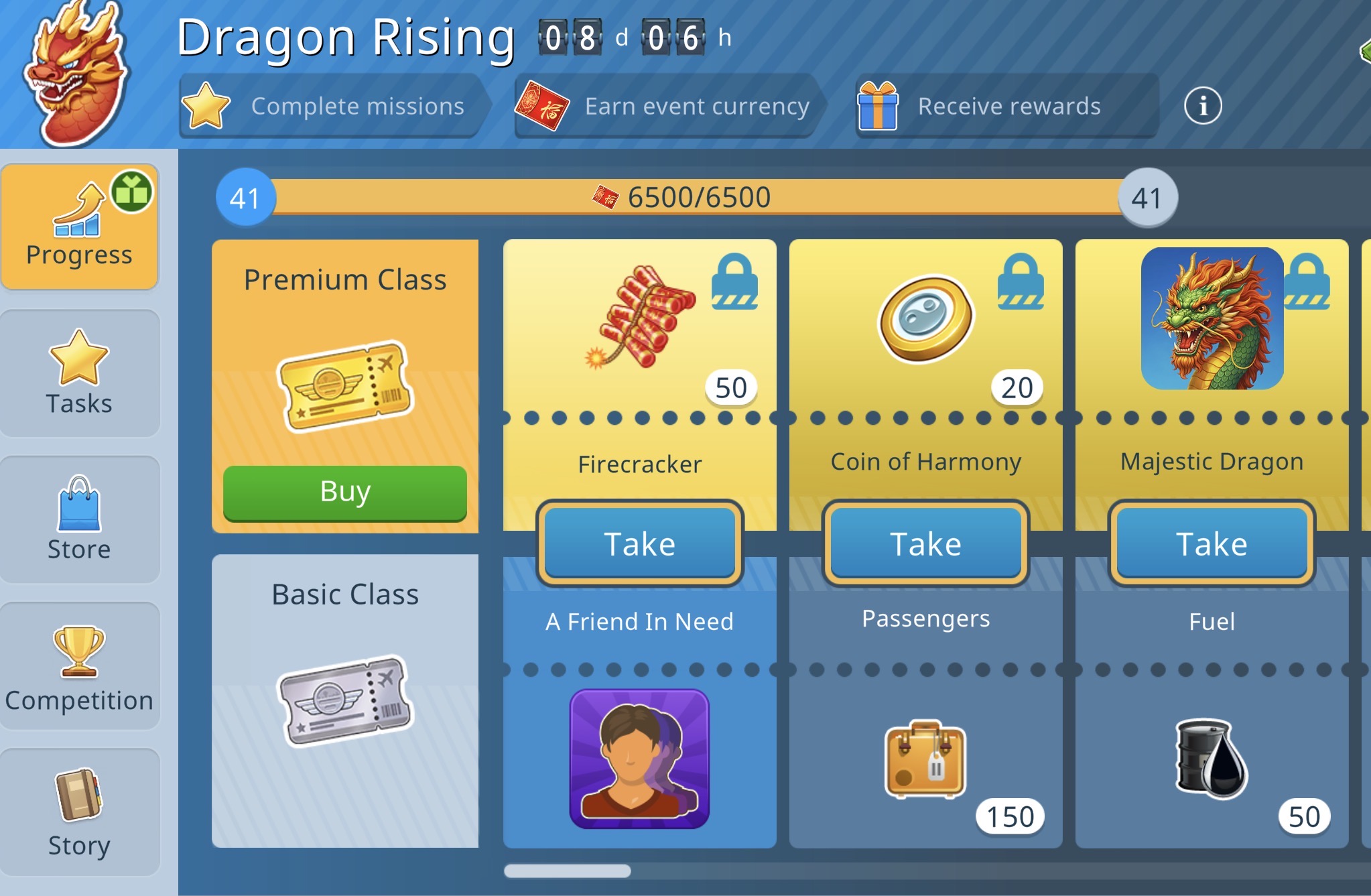This screenshot has height=896, width=1371.
Task: Click the Coin of Harmony icon
Action: tap(925, 318)
